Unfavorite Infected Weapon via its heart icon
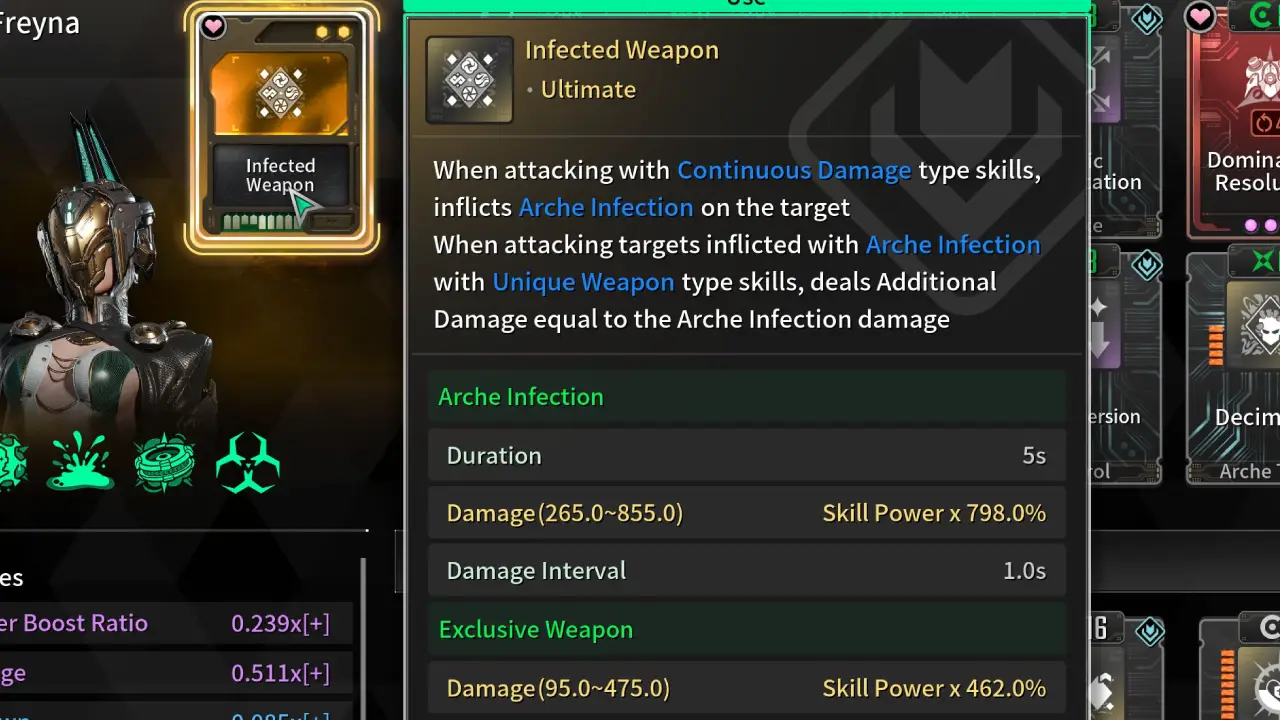 [x=212, y=27]
